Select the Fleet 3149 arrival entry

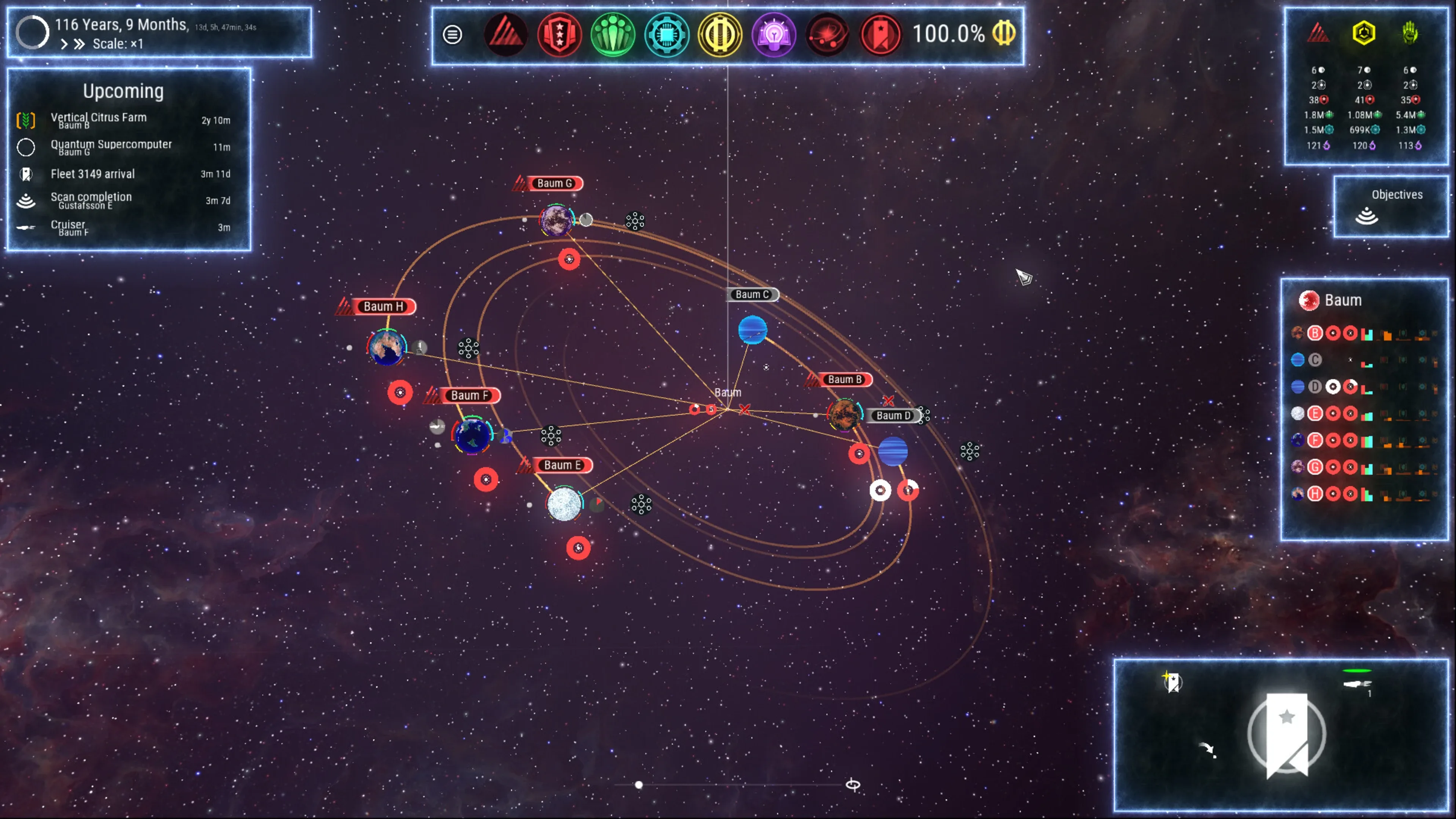pyautogui.click(x=93, y=174)
